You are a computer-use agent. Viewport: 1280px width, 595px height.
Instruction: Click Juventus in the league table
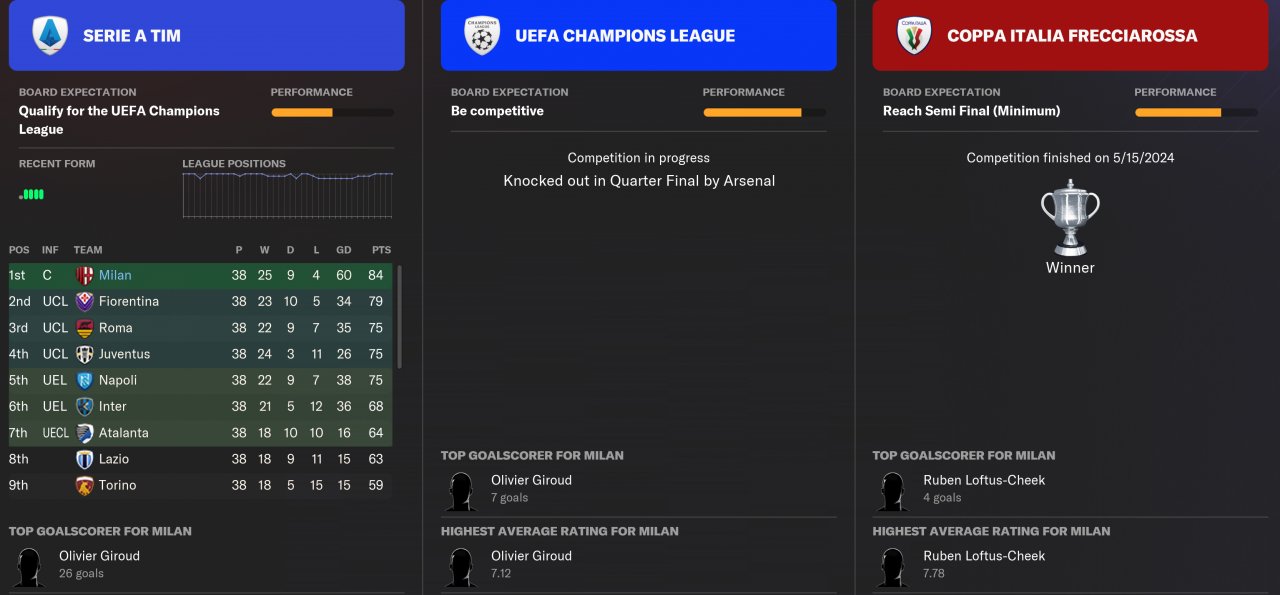(x=124, y=354)
